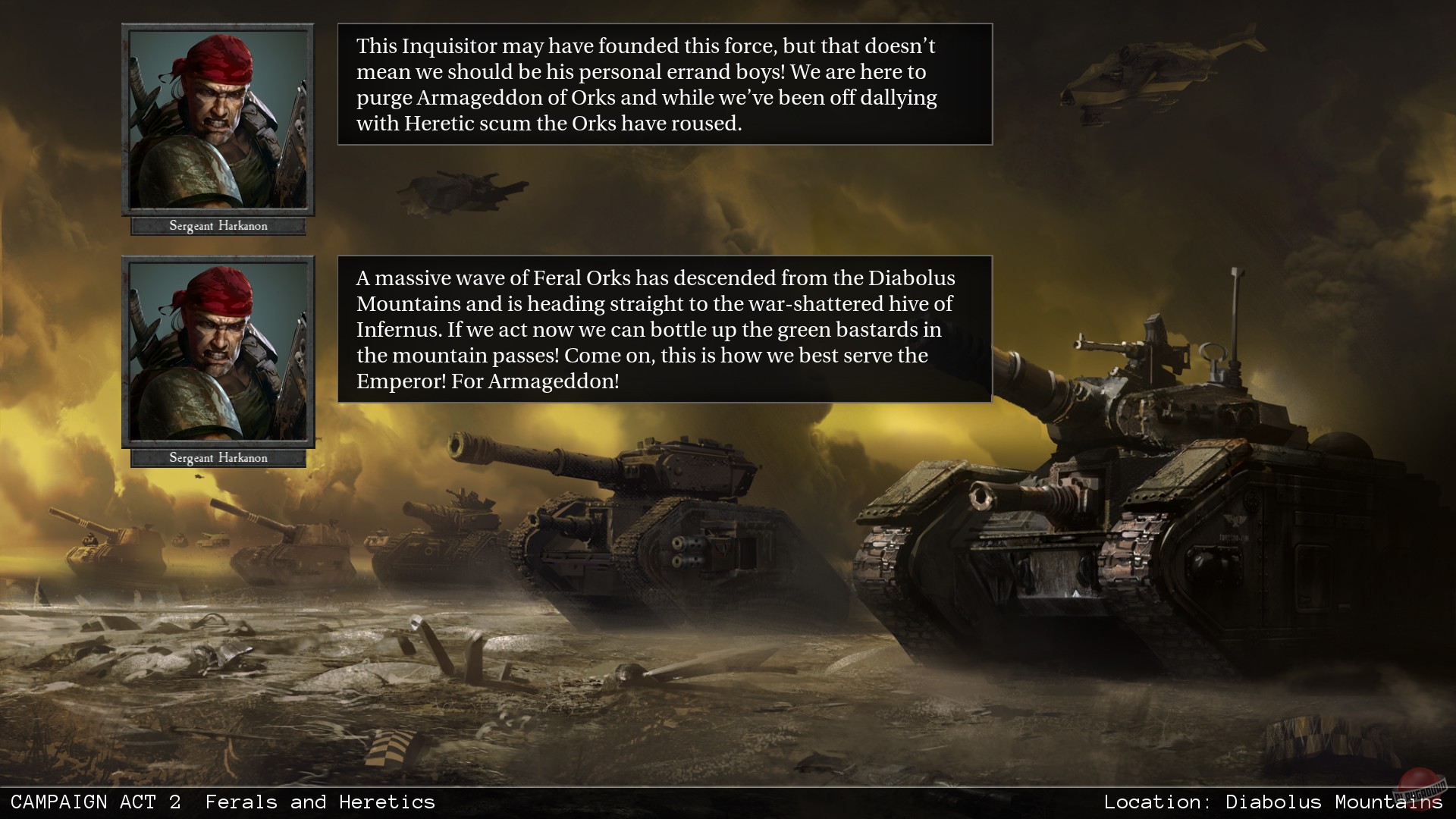The width and height of the screenshot is (1456, 819).
Task: Click the dark border of the second dialogue panel
Action: click(664, 257)
